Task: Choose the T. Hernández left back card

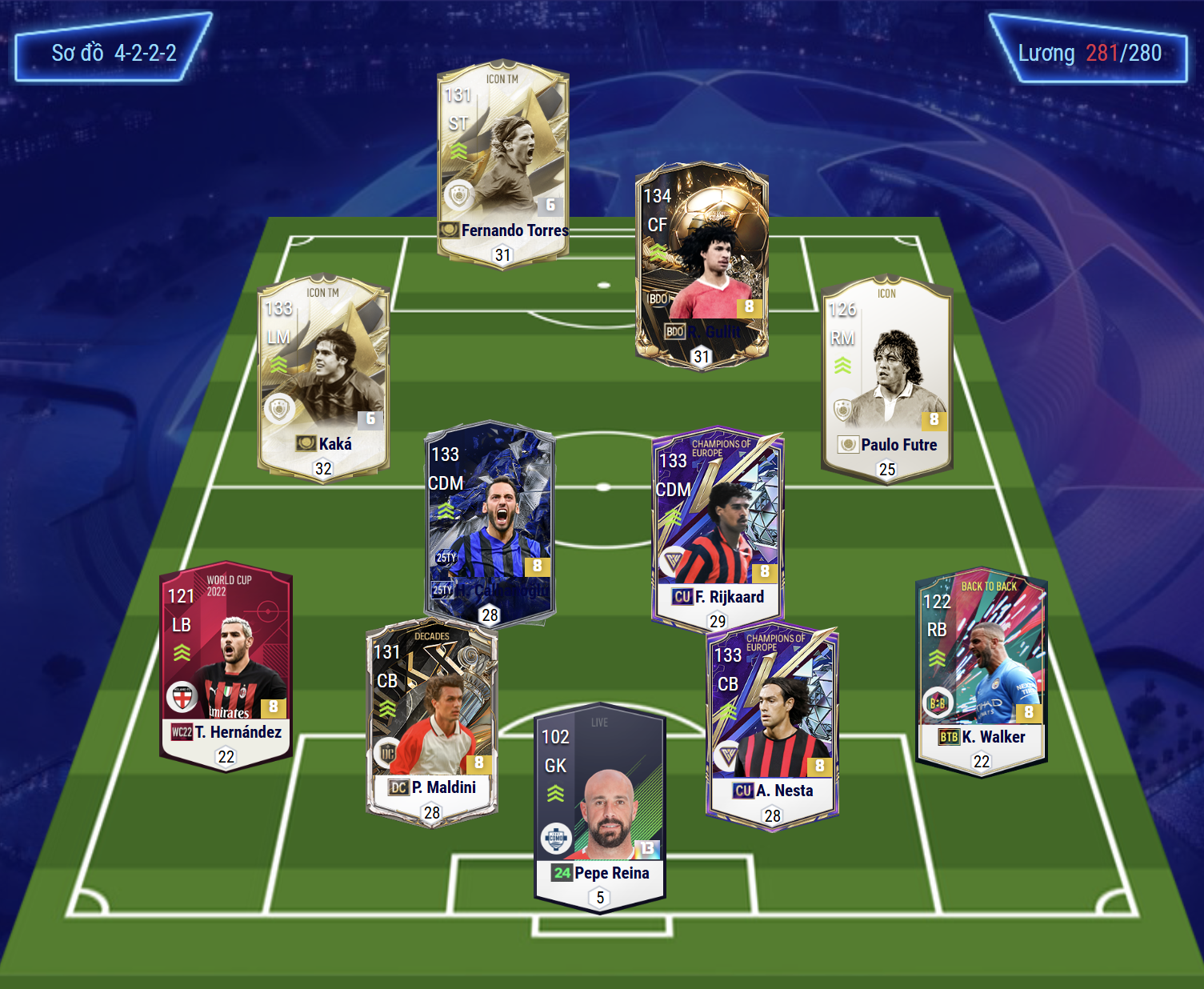Action: [226, 666]
